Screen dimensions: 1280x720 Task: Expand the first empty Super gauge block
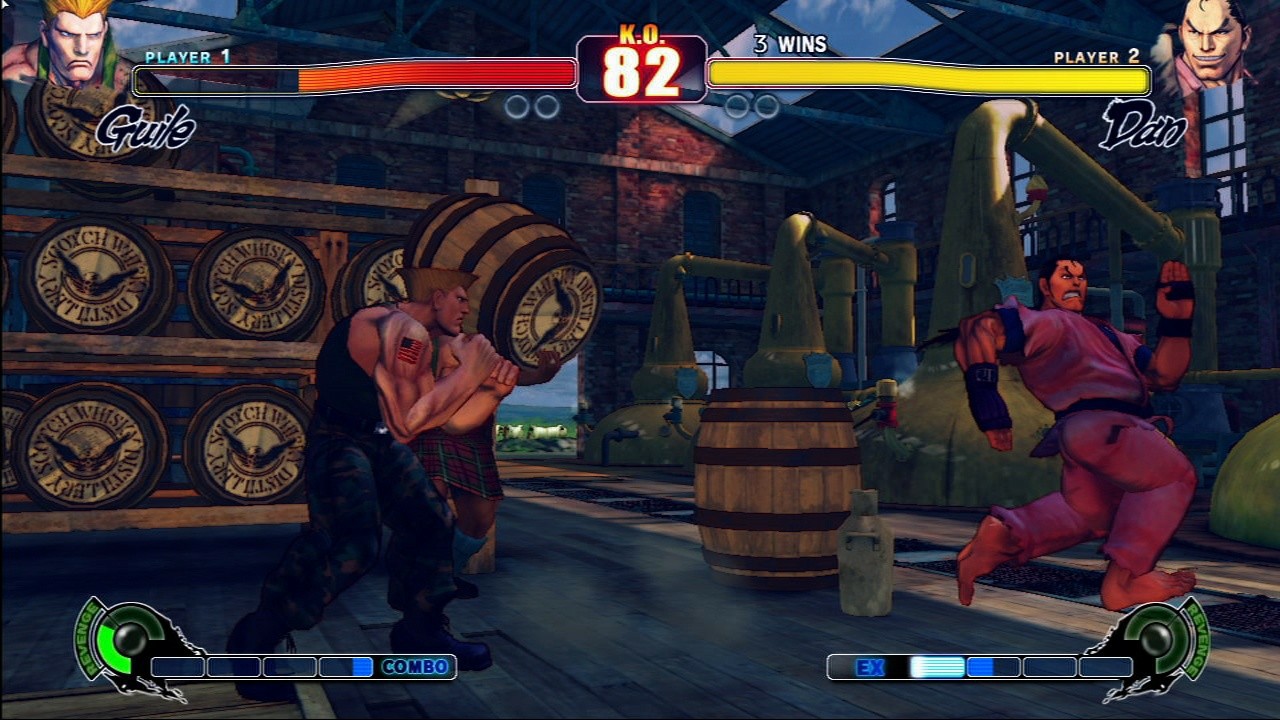177,666
